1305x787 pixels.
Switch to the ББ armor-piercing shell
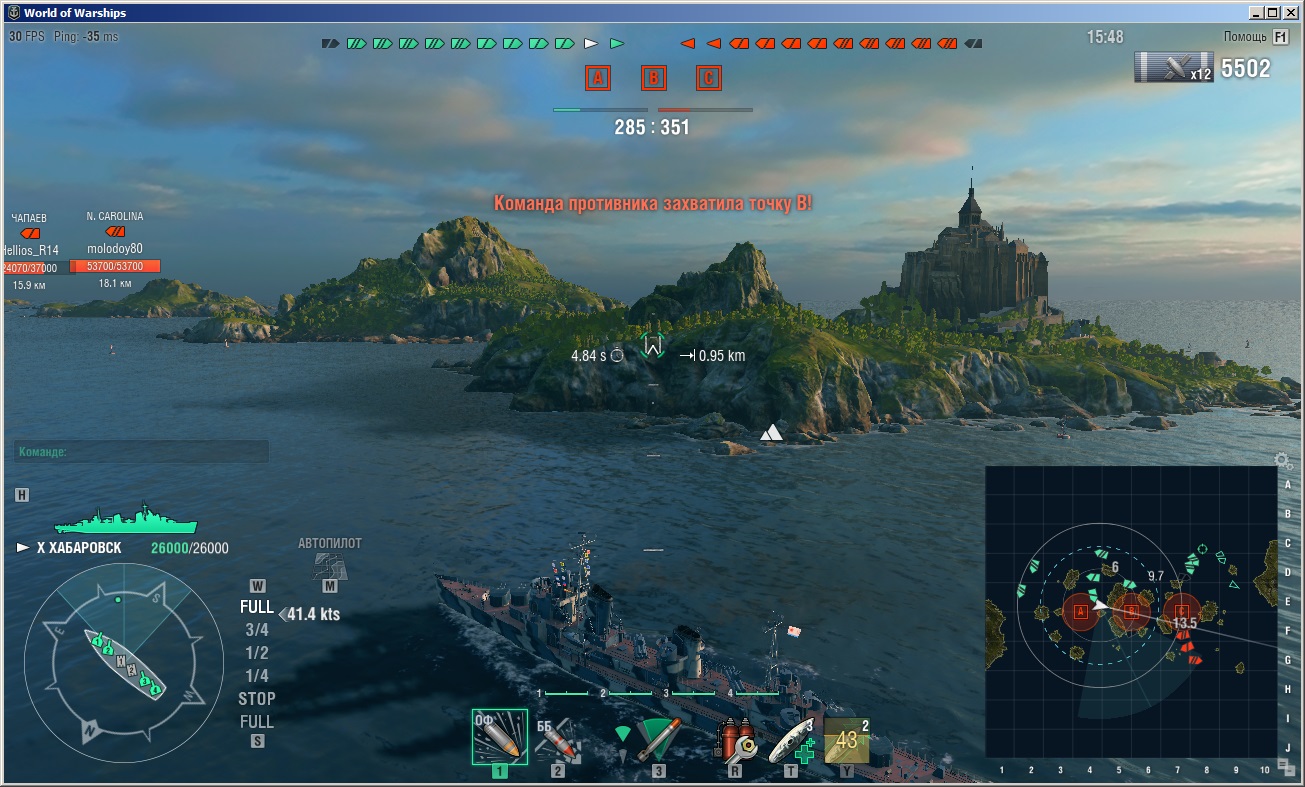point(558,740)
